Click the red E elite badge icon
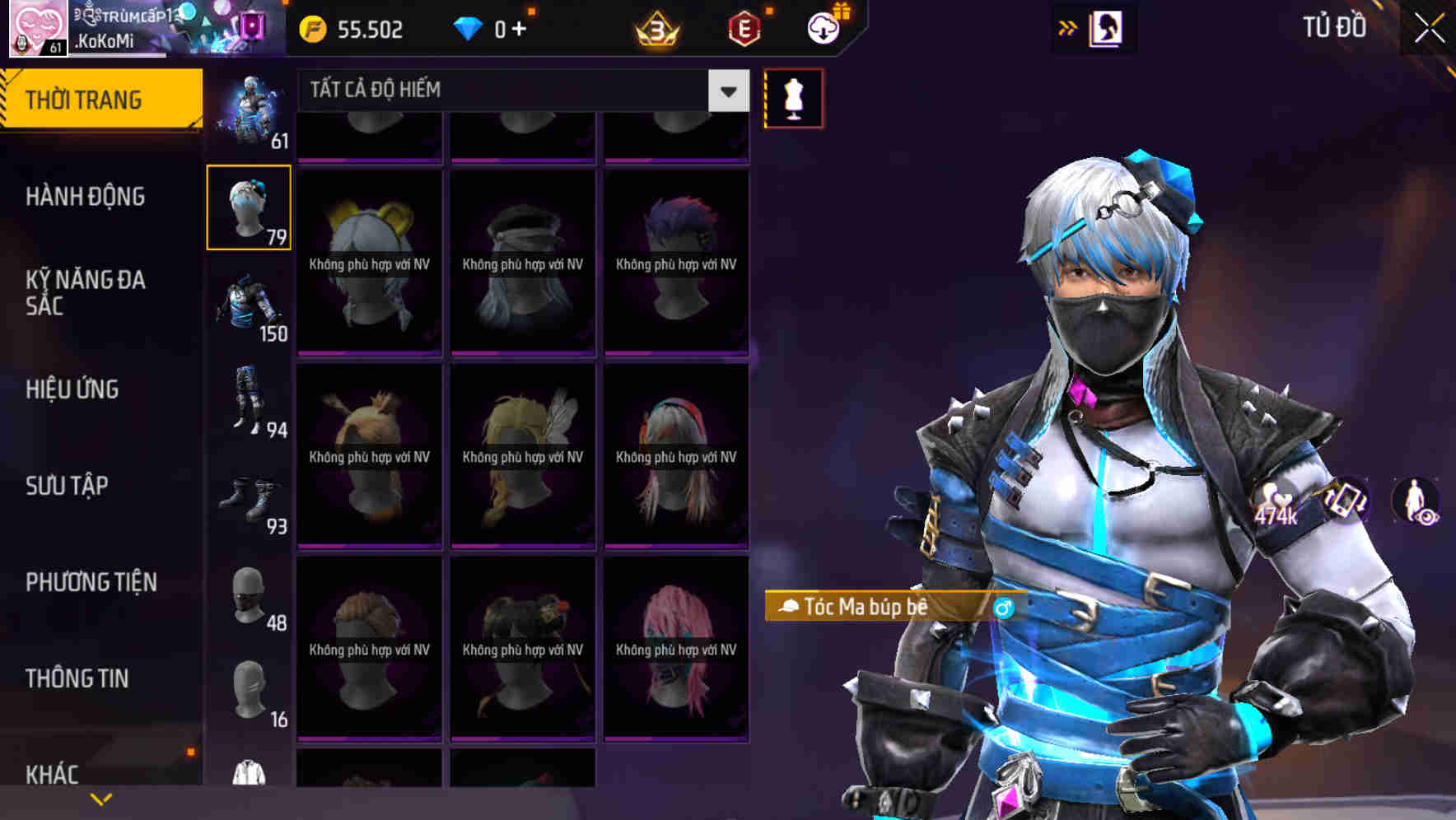Screen dimensions: 1456x820 coord(745,27)
